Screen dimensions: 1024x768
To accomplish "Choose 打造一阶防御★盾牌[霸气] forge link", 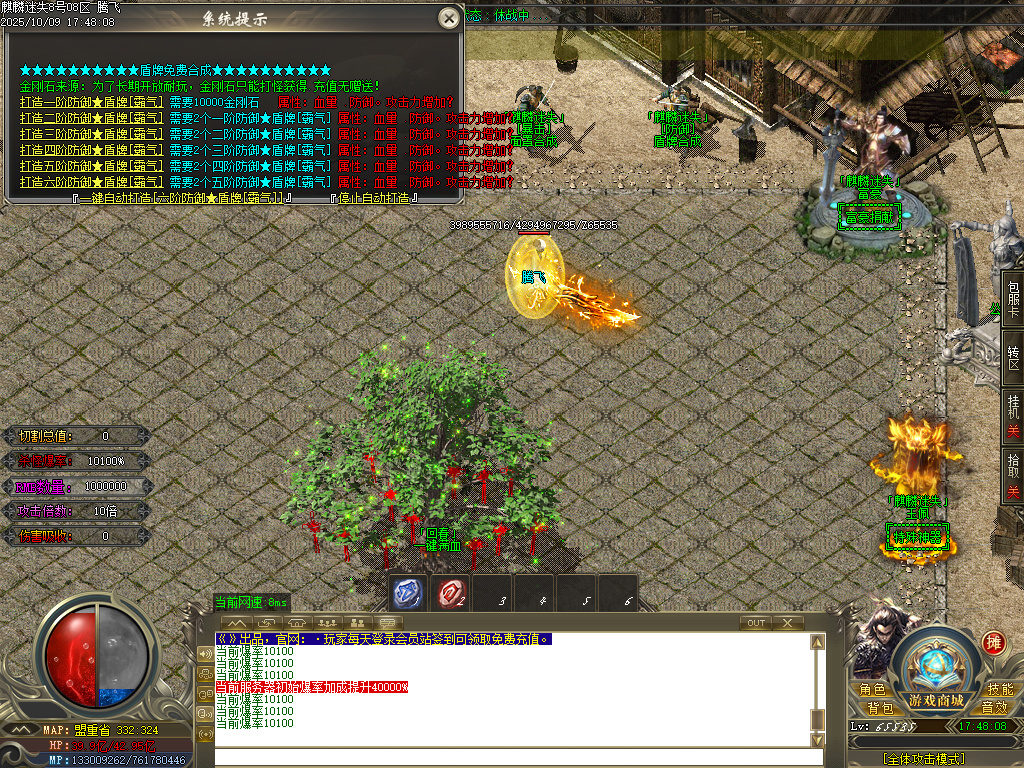I will pos(91,102).
